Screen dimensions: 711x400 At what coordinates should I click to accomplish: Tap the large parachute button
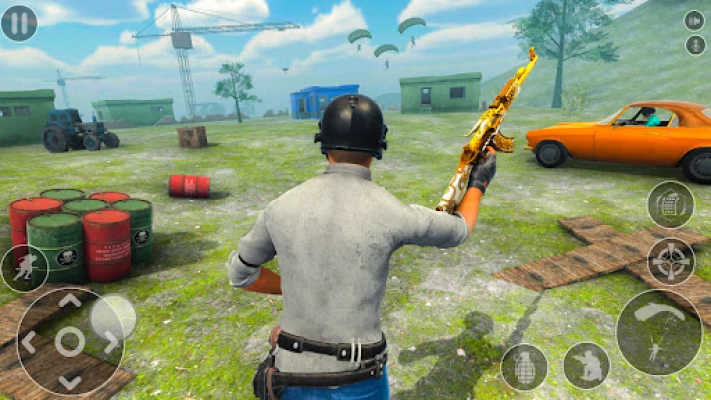[x=658, y=332]
